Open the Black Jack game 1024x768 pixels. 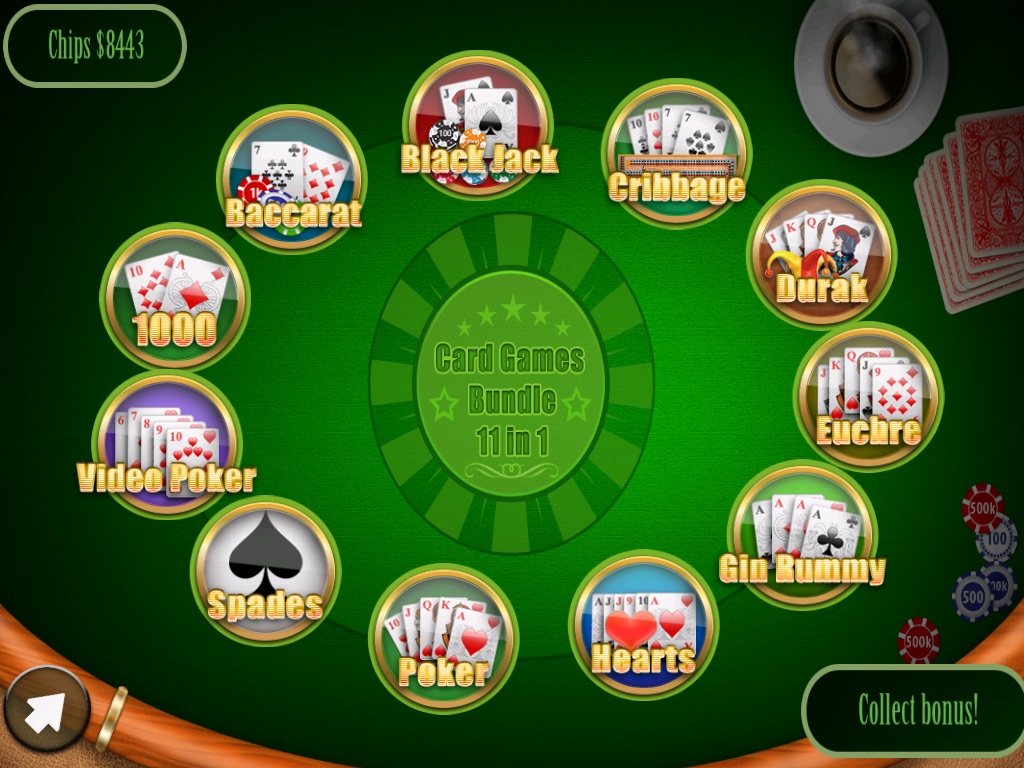pyautogui.click(x=478, y=125)
